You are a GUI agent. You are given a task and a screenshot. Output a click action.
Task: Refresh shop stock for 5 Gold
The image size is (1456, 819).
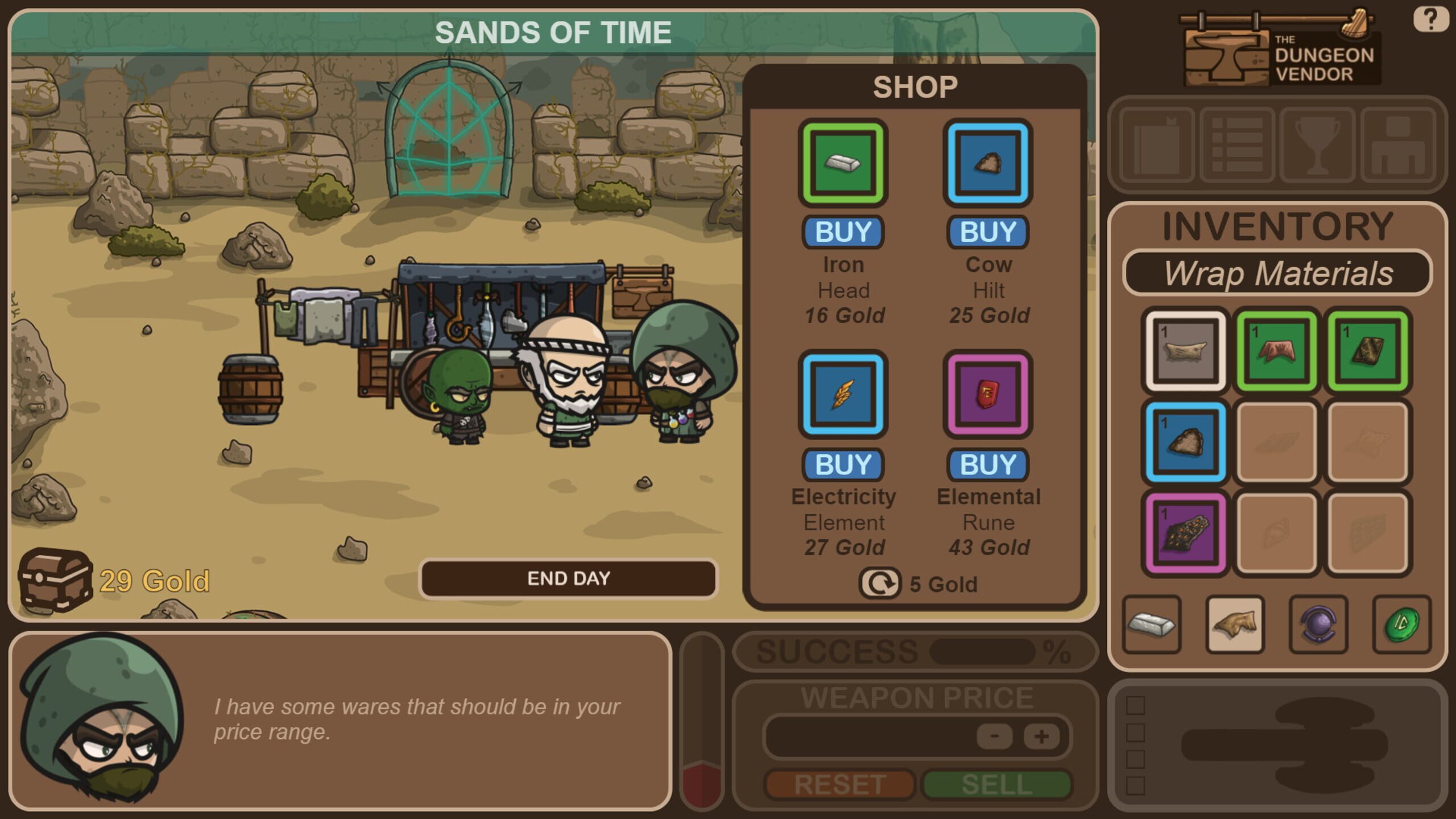[x=881, y=583]
